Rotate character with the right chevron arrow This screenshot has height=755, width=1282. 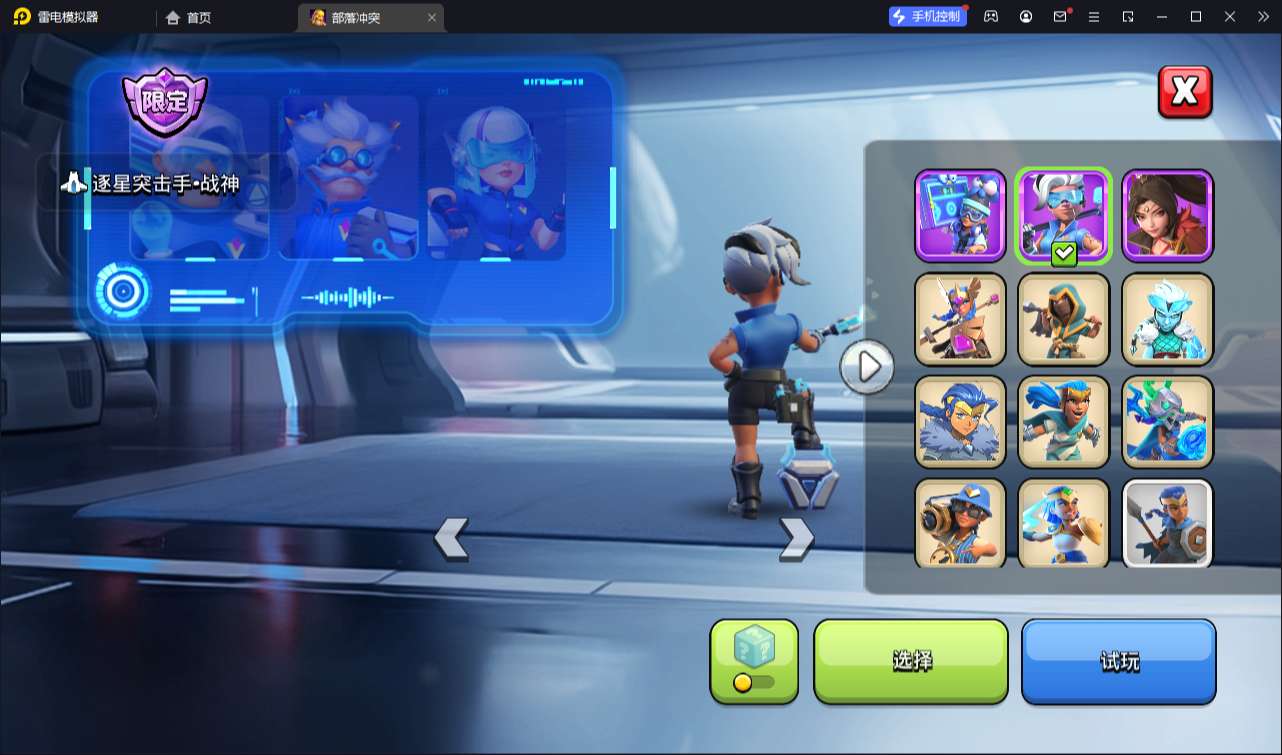(x=796, y=538)
